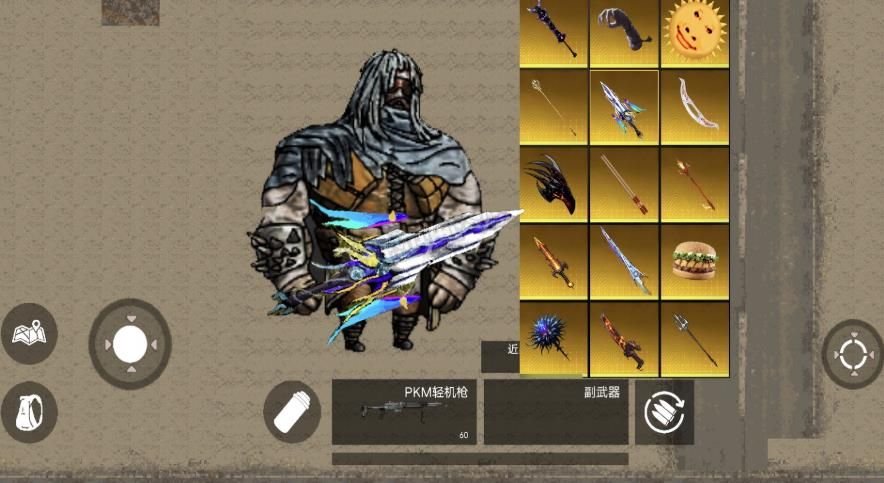
Task: Tap the ammo reload button
Action: 663,412
